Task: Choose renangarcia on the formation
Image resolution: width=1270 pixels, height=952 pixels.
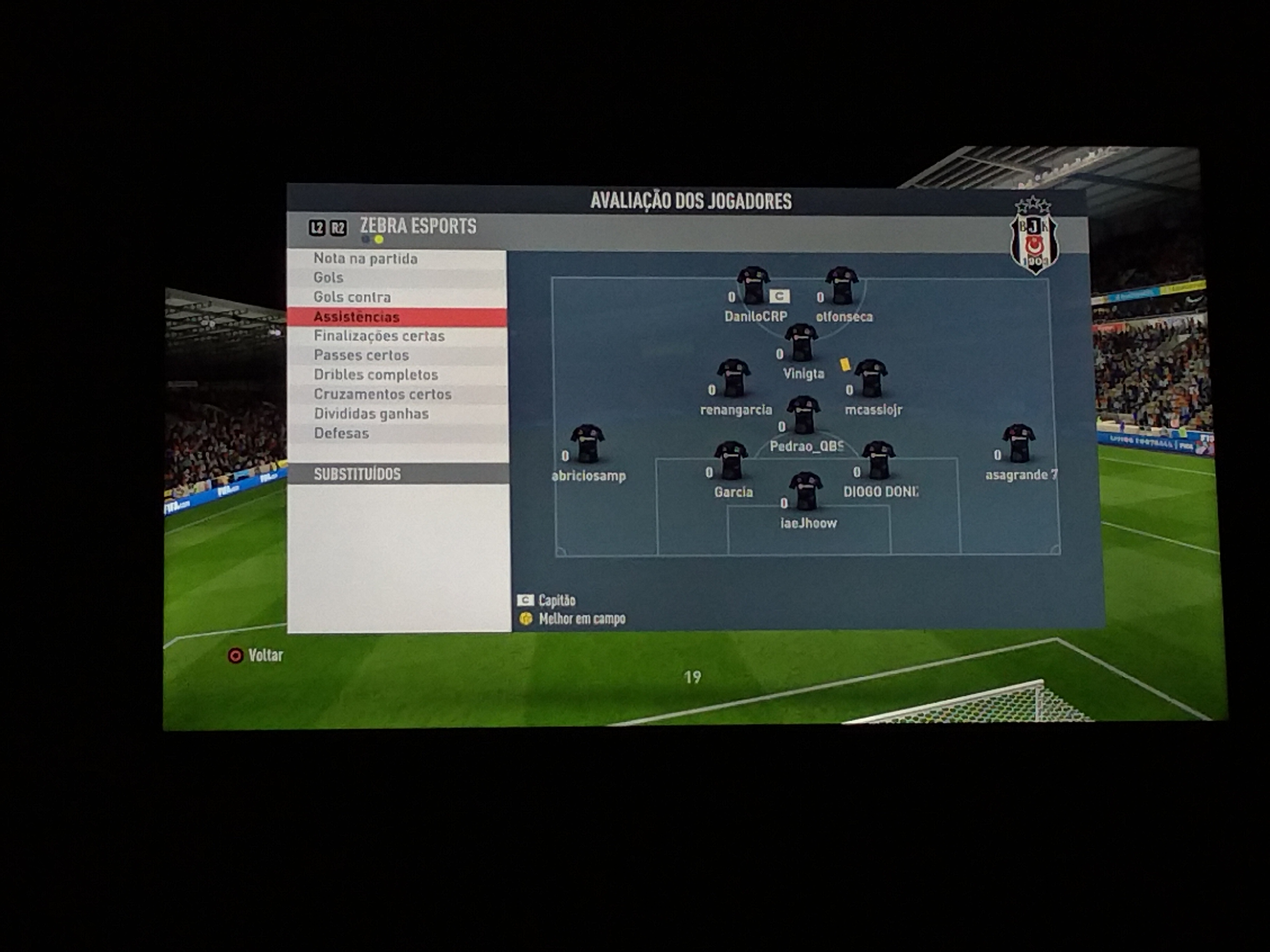Action: pos(734,378)
